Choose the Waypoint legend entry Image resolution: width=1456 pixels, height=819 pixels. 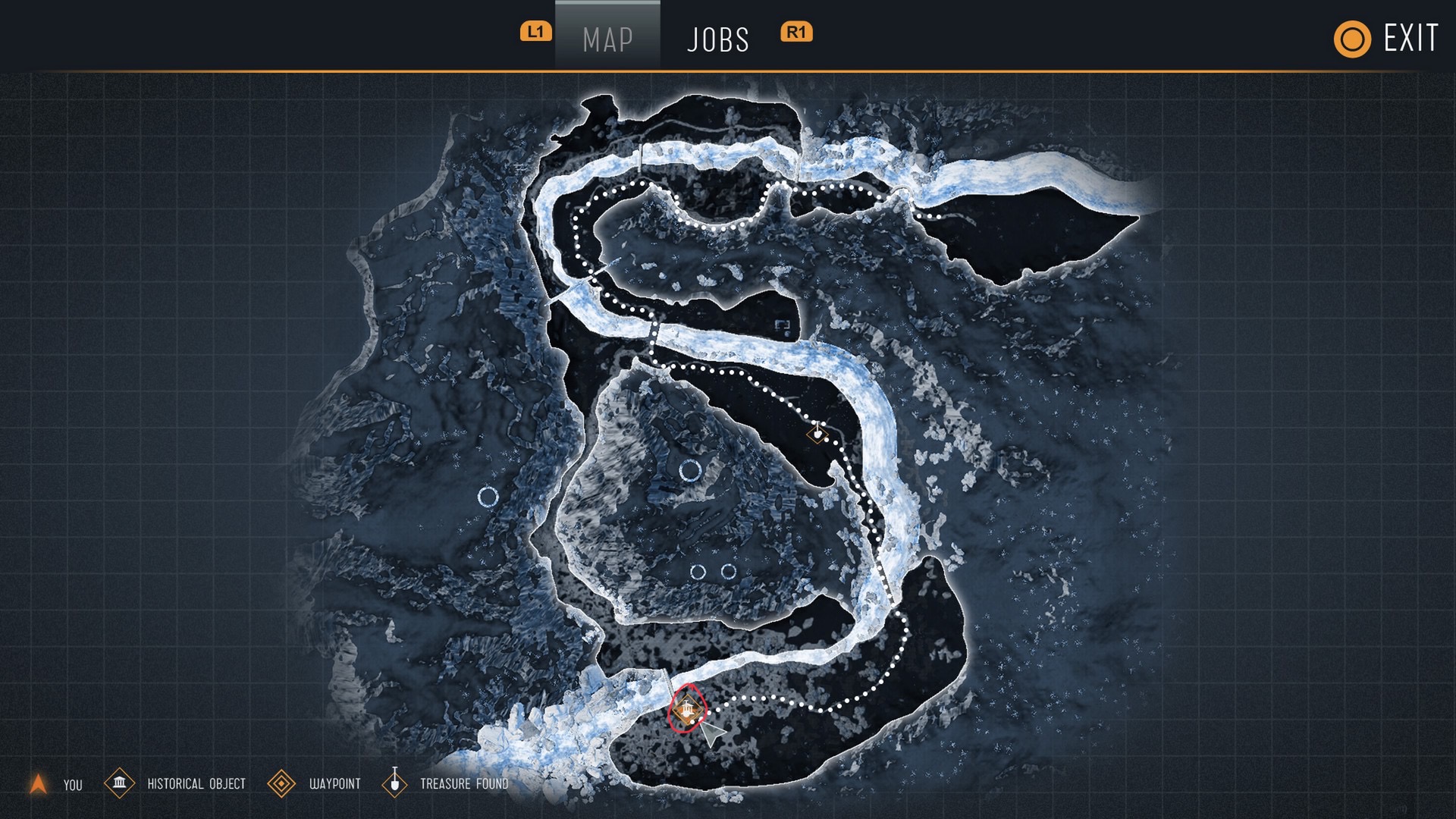tap(314, 783)
